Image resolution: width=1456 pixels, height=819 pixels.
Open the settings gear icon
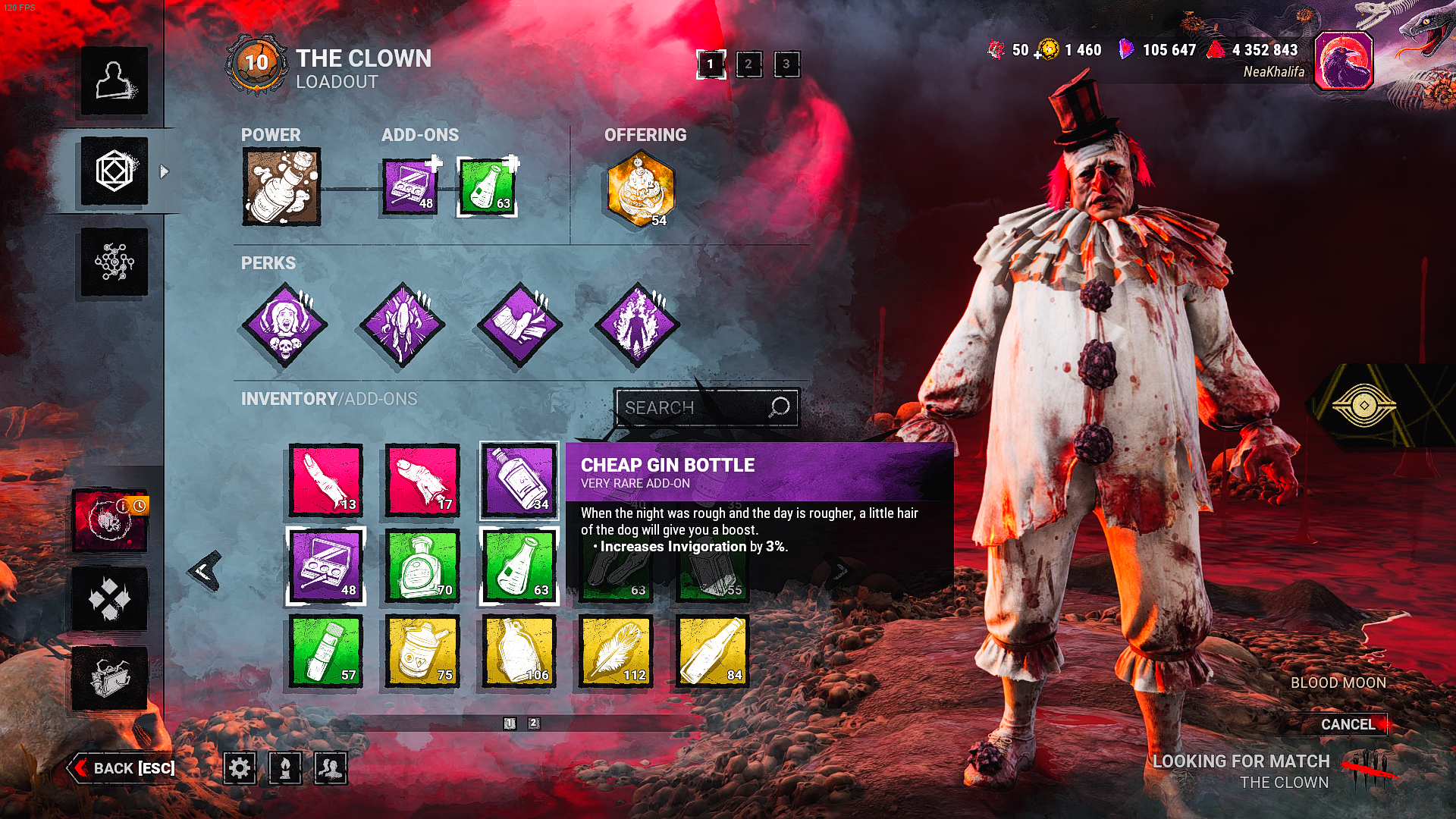[x=240, y=769]
